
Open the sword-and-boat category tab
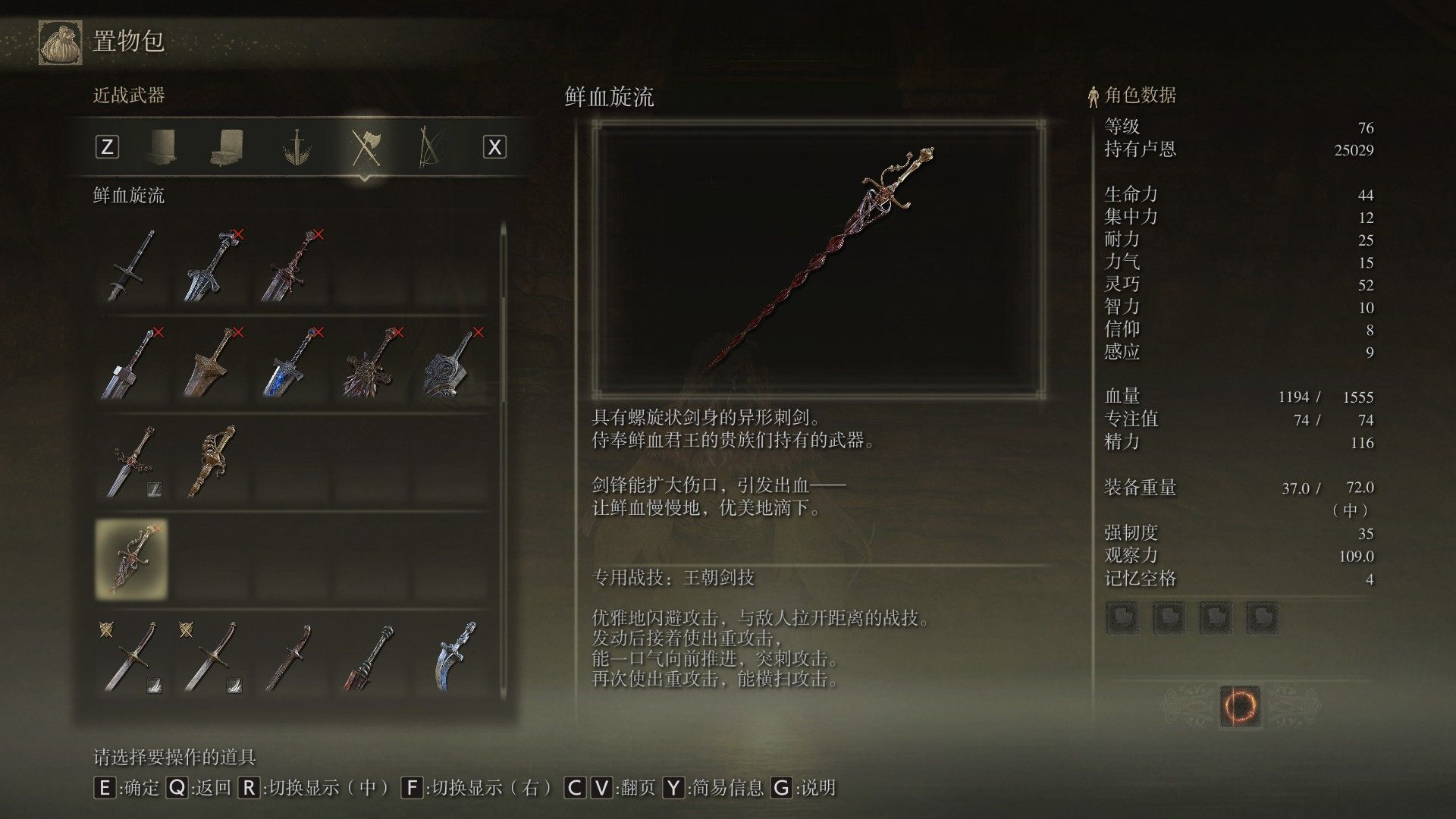296,147
